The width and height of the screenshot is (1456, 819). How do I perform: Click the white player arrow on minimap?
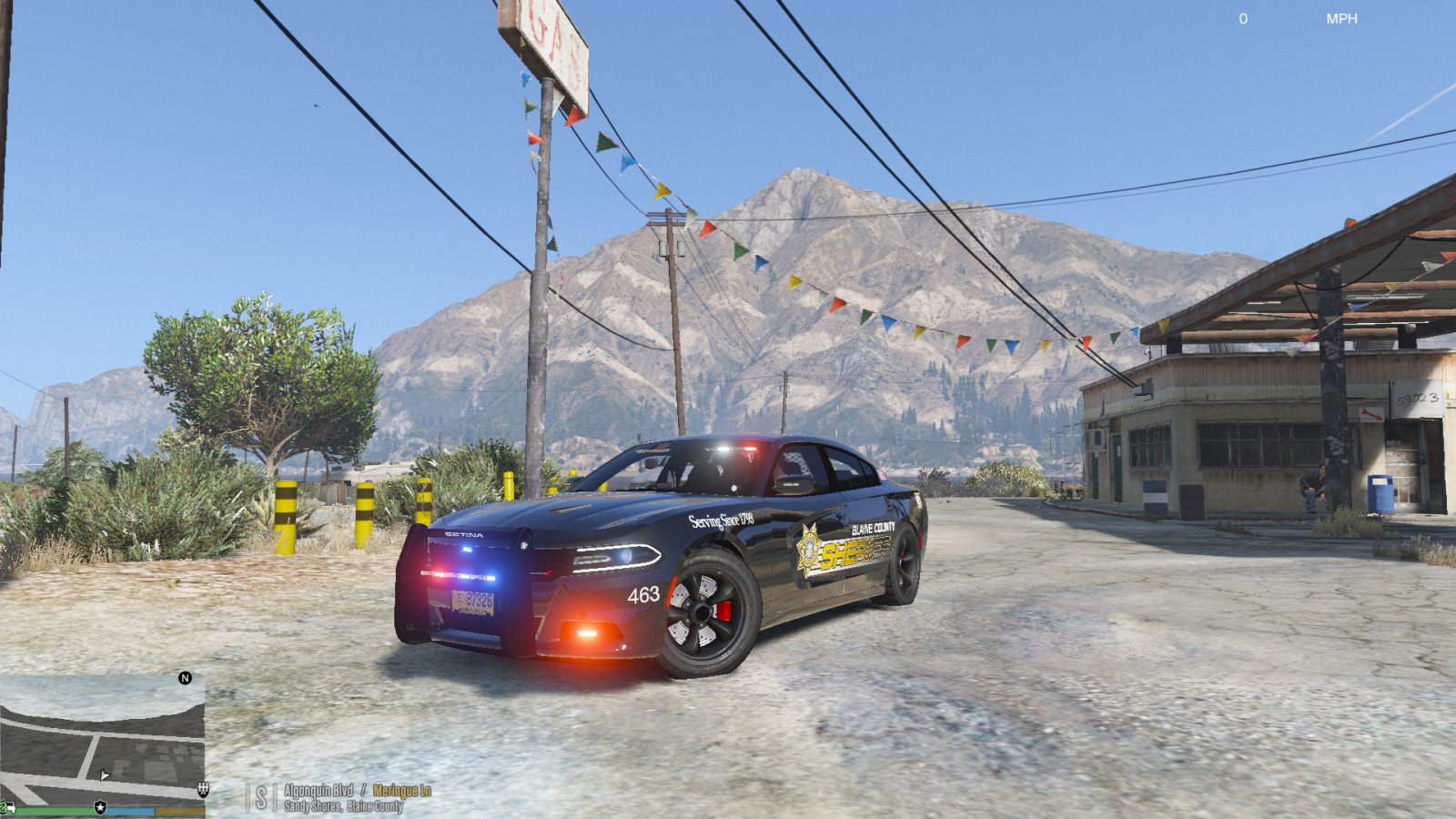point(105,775)
